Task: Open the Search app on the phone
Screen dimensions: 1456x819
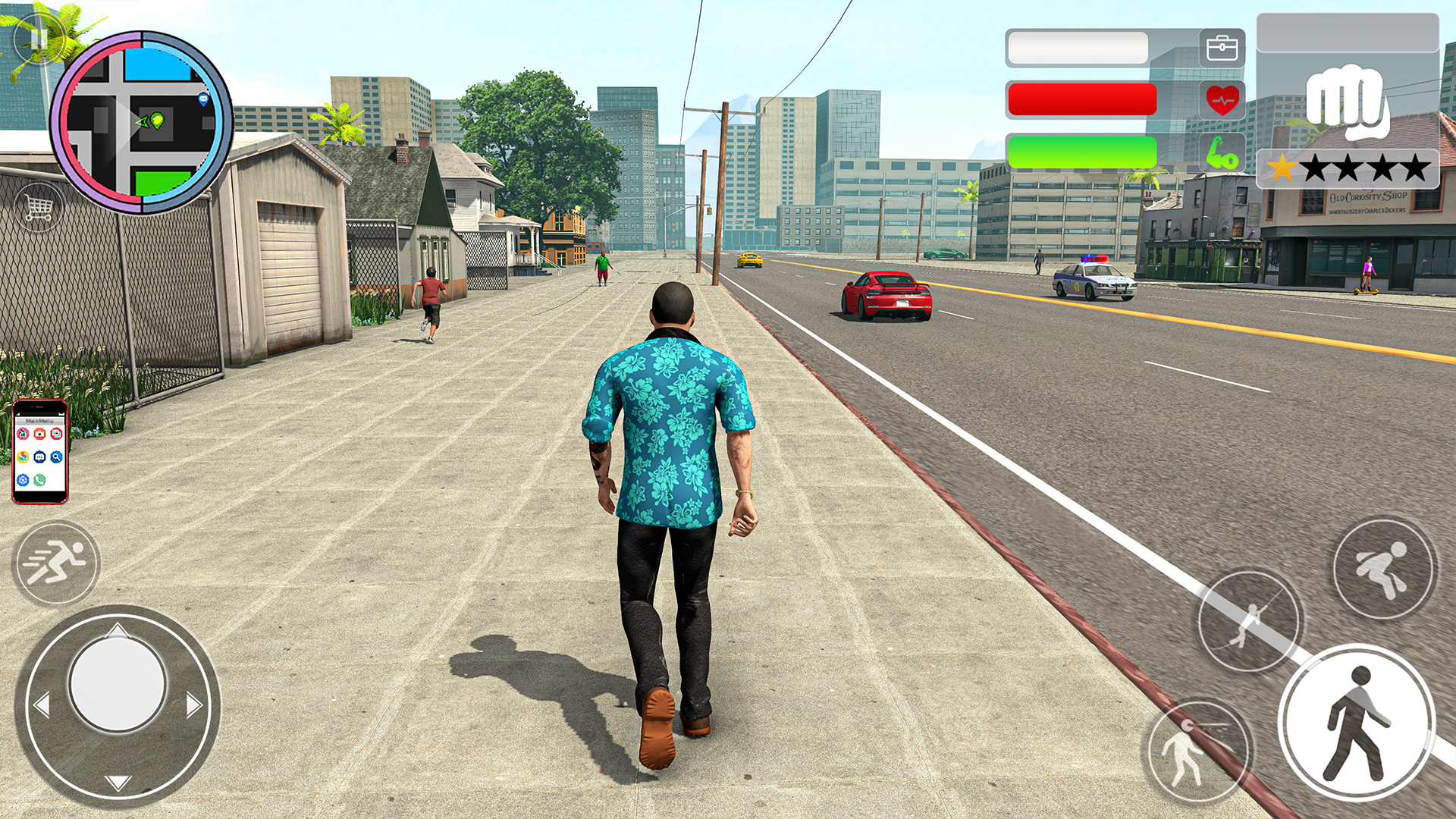Action: 56,457
